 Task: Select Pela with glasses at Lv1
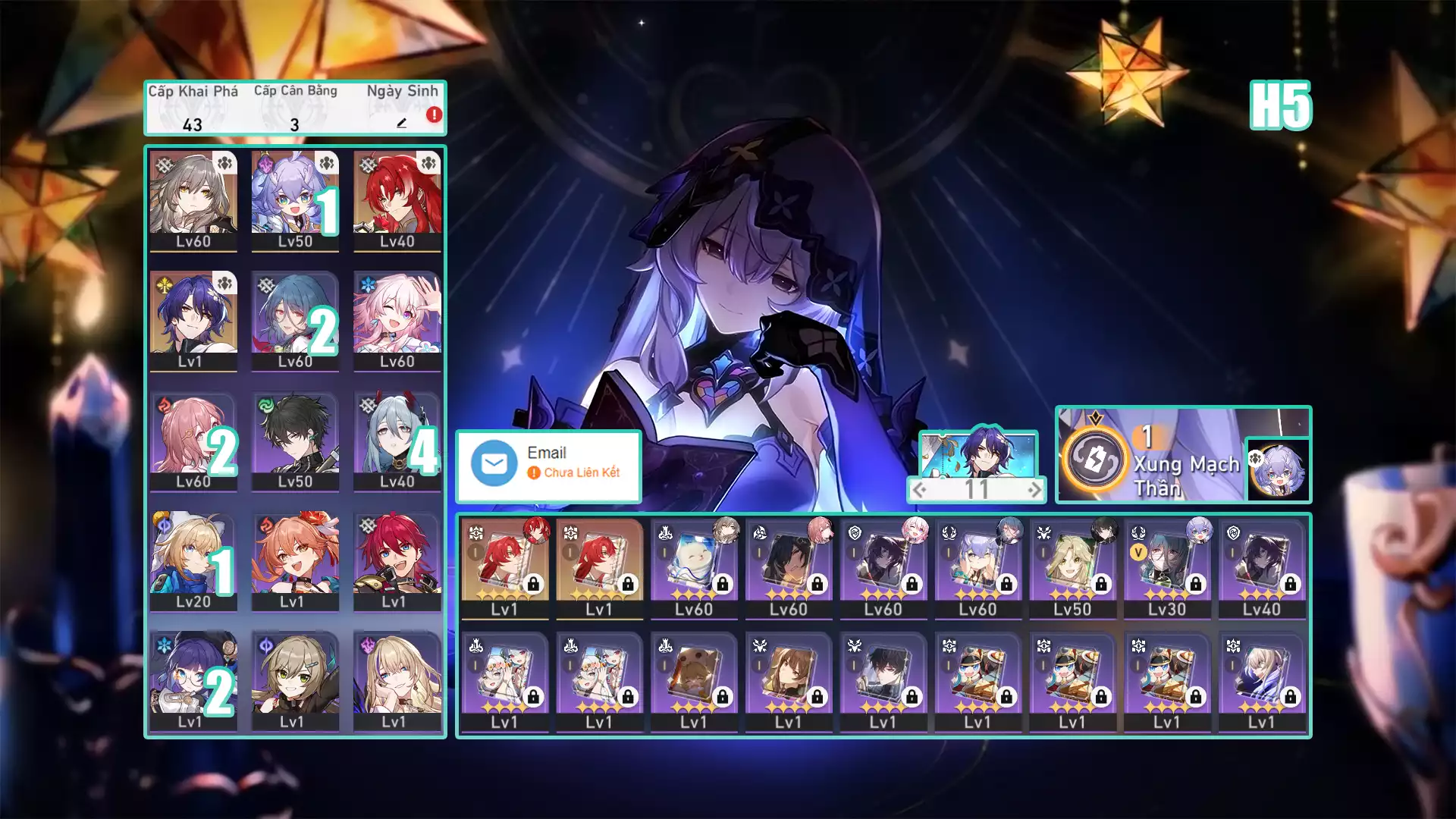click(193, 681)
